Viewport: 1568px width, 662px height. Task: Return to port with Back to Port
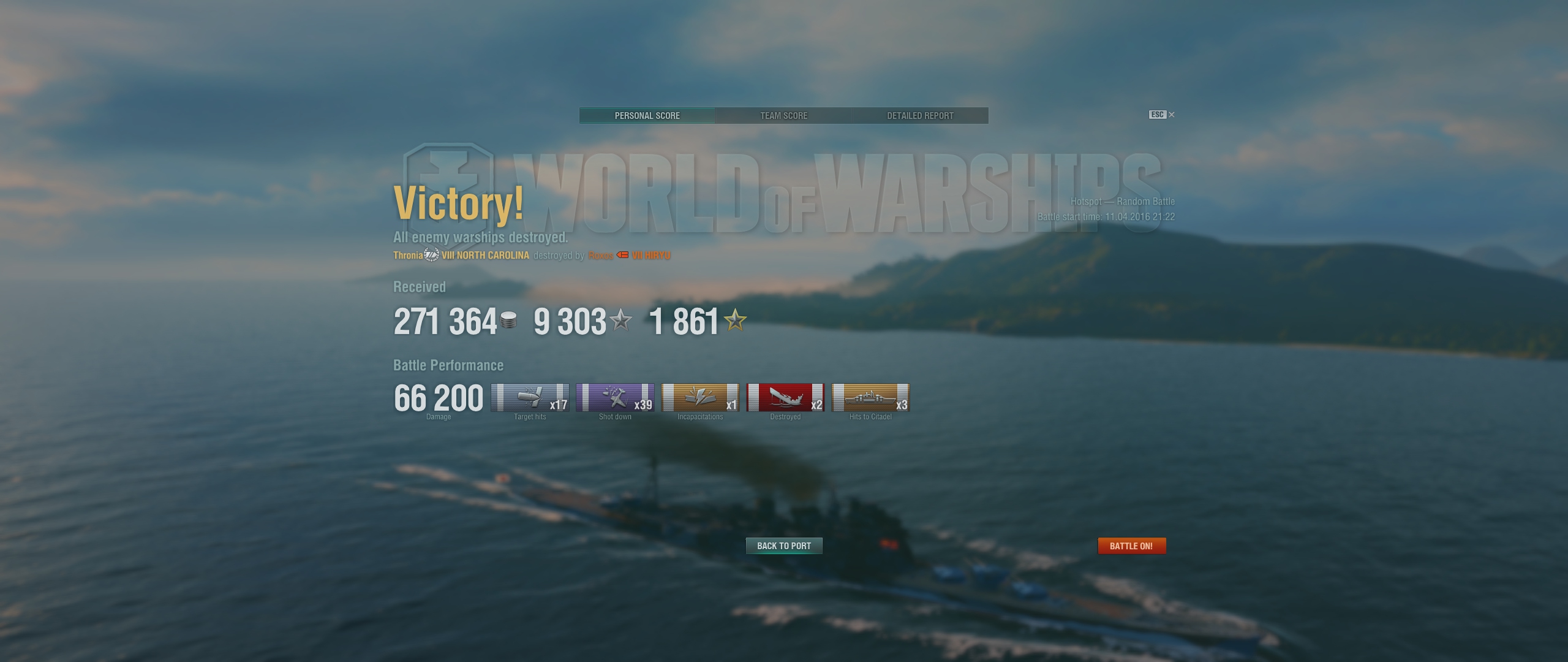tap(783, 546)
